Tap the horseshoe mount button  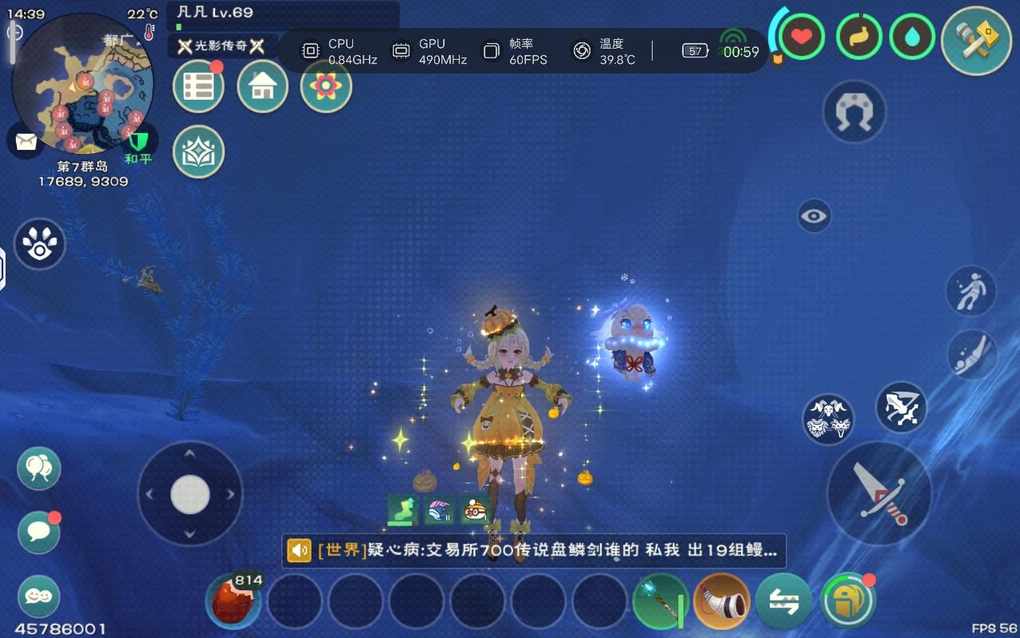tap(854, 112)
